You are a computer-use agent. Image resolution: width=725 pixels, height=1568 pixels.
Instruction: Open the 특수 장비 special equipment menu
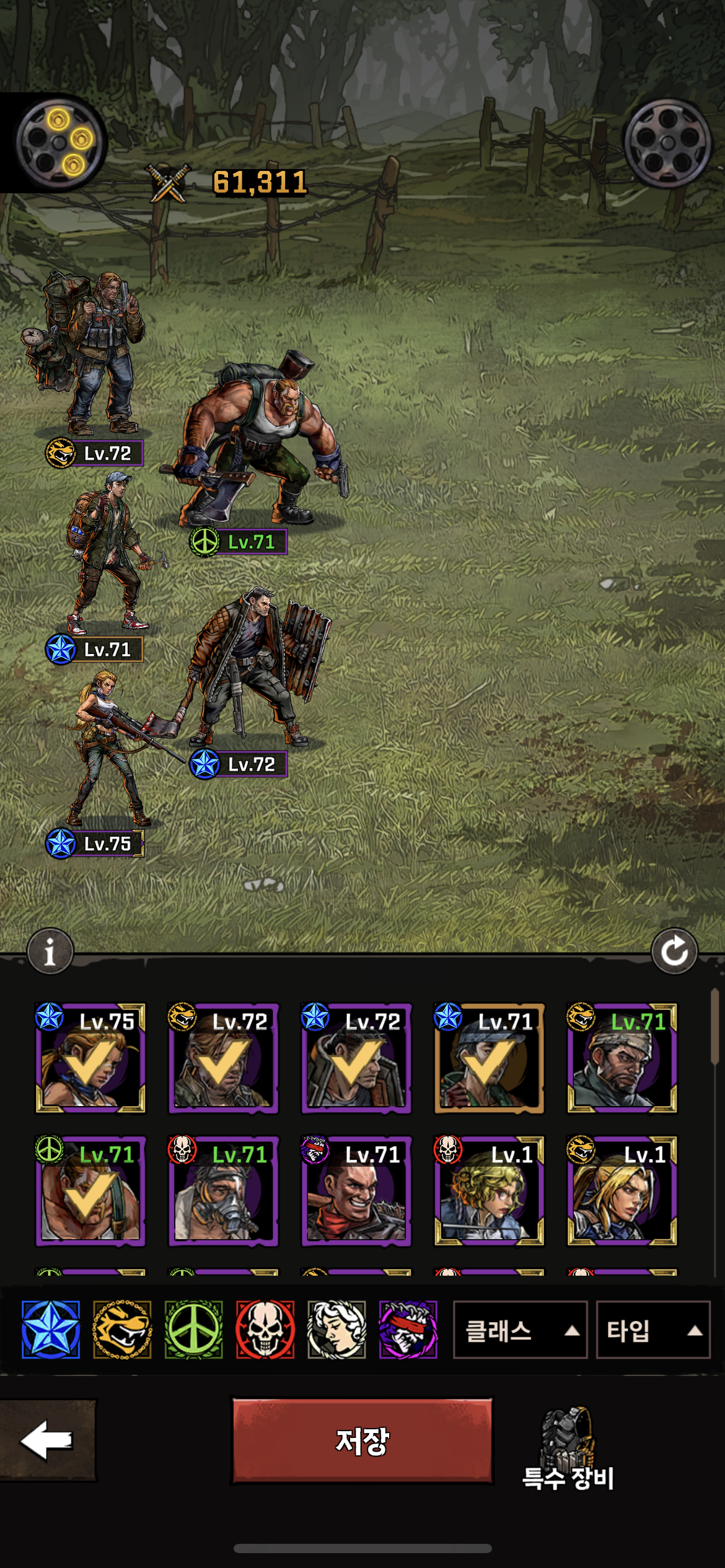[x=568, y=1449]
